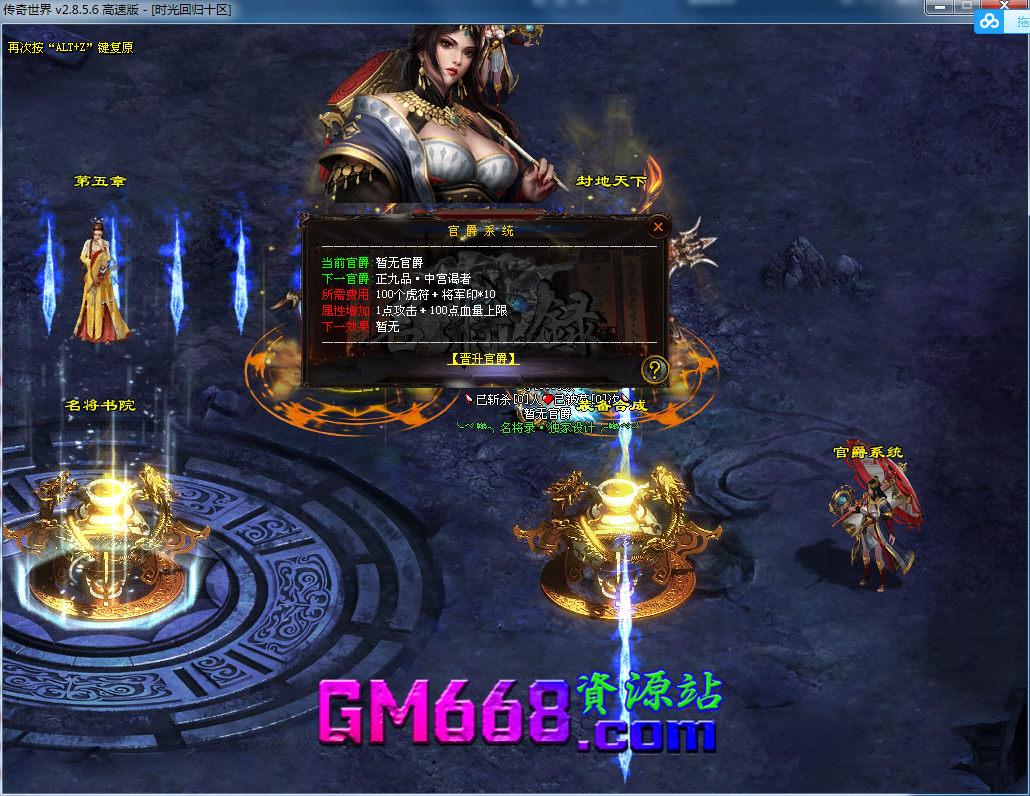Open the question mark help icon
Viewport: 1030px width, 796px height.
pos(655,370)
